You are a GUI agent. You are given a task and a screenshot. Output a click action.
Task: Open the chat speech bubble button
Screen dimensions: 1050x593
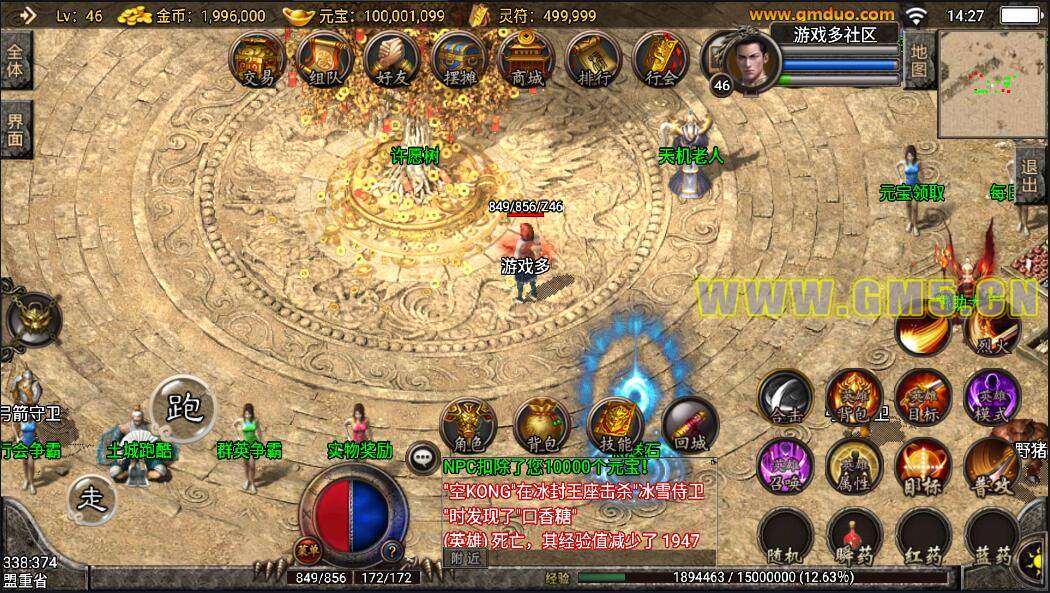click(x=424, y=458)
